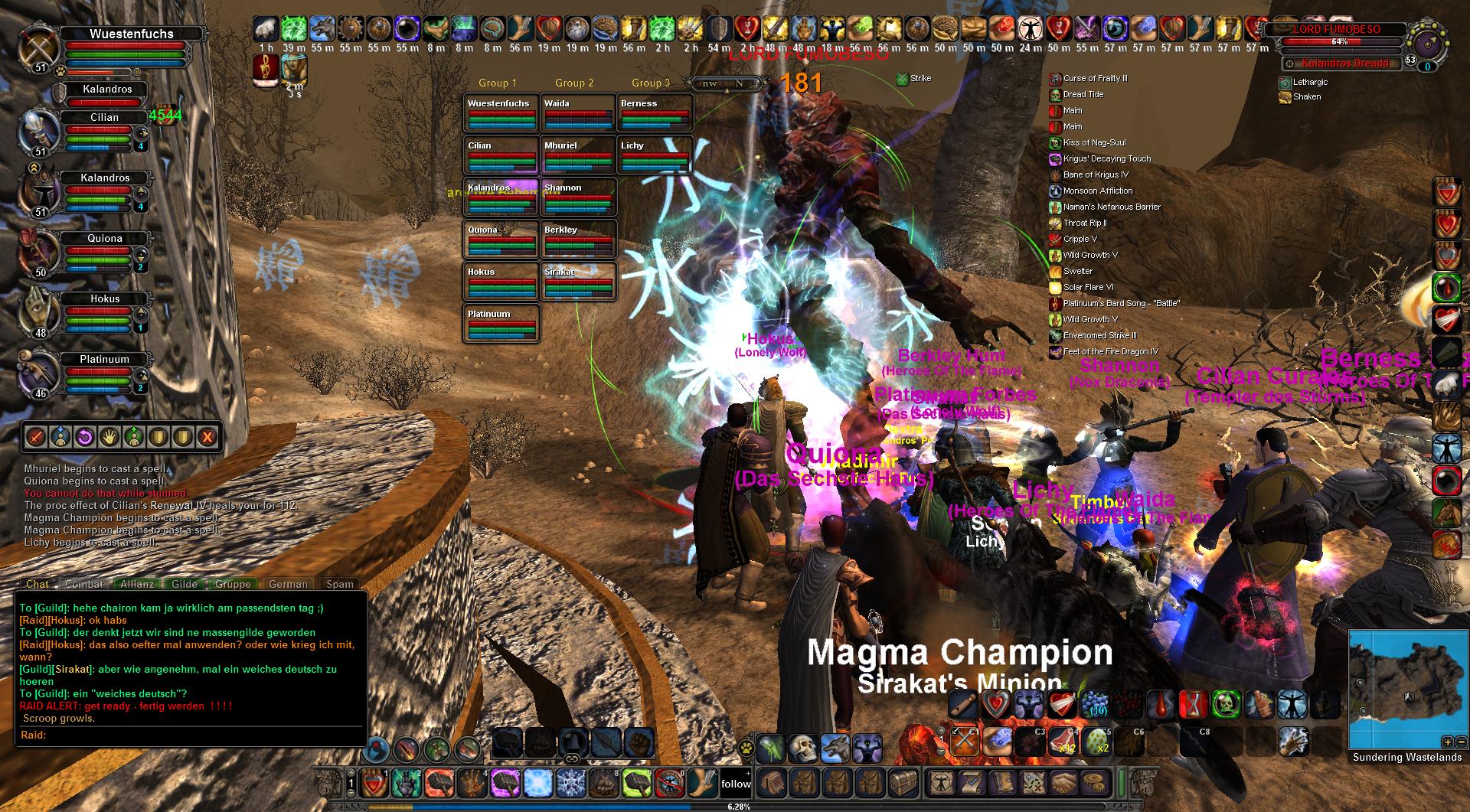Open the quest journal scroll icon
The width and height of the screenshot is (1470, 812).
tap(973, 783)
